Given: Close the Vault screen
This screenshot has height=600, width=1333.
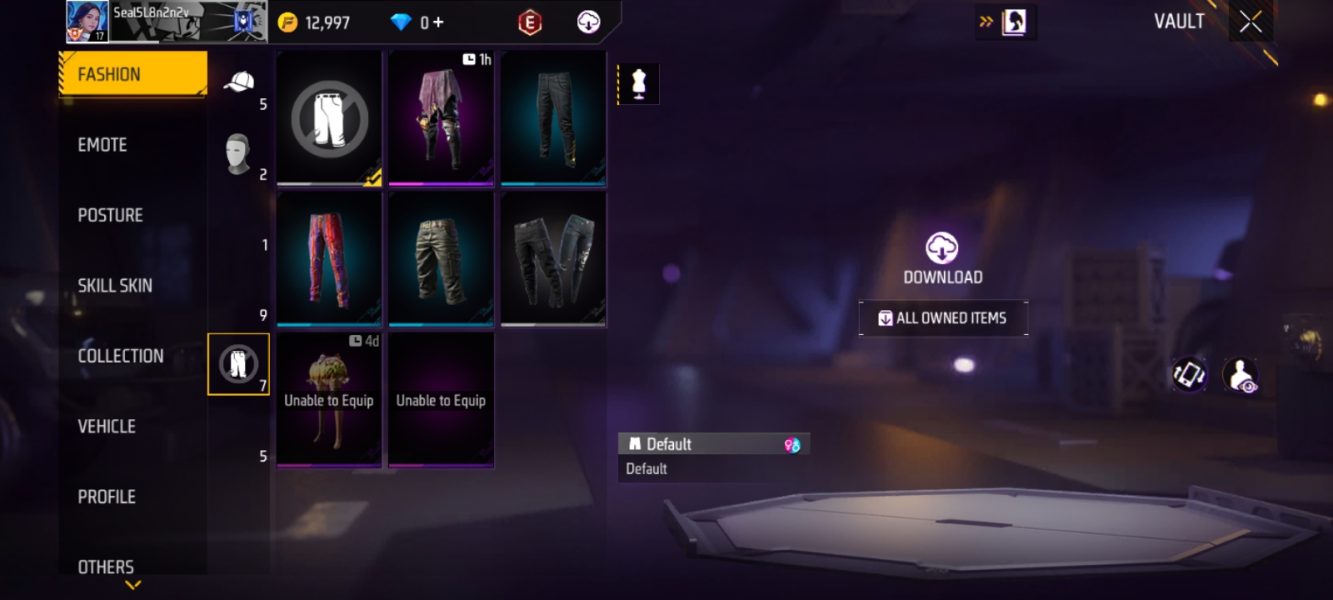Looking at the screenshot, I should click(x=1250, y=22).
